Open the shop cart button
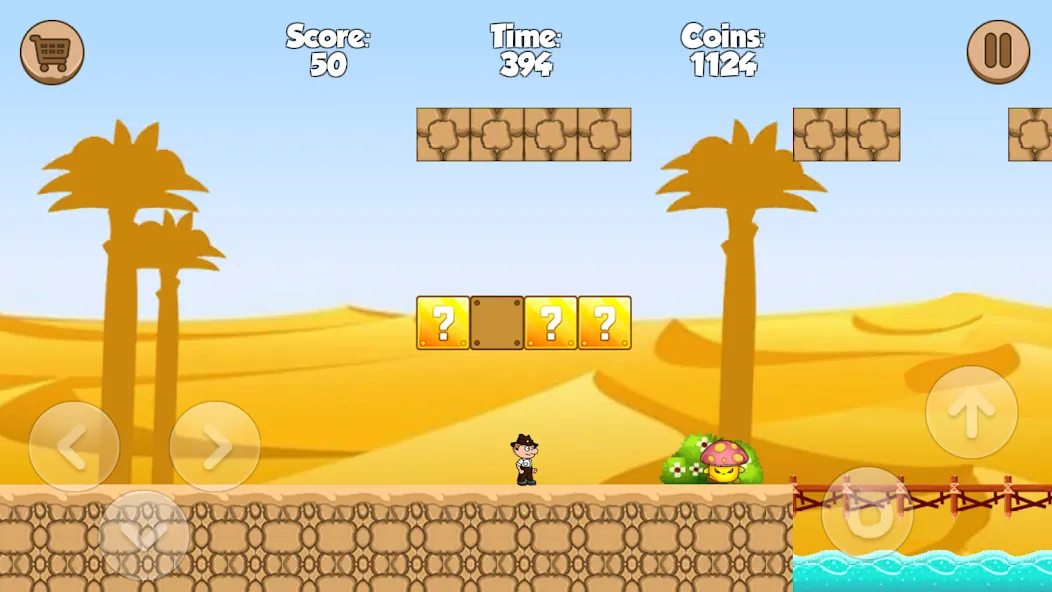Screen dimensions: 1052x592 point(52,52)
